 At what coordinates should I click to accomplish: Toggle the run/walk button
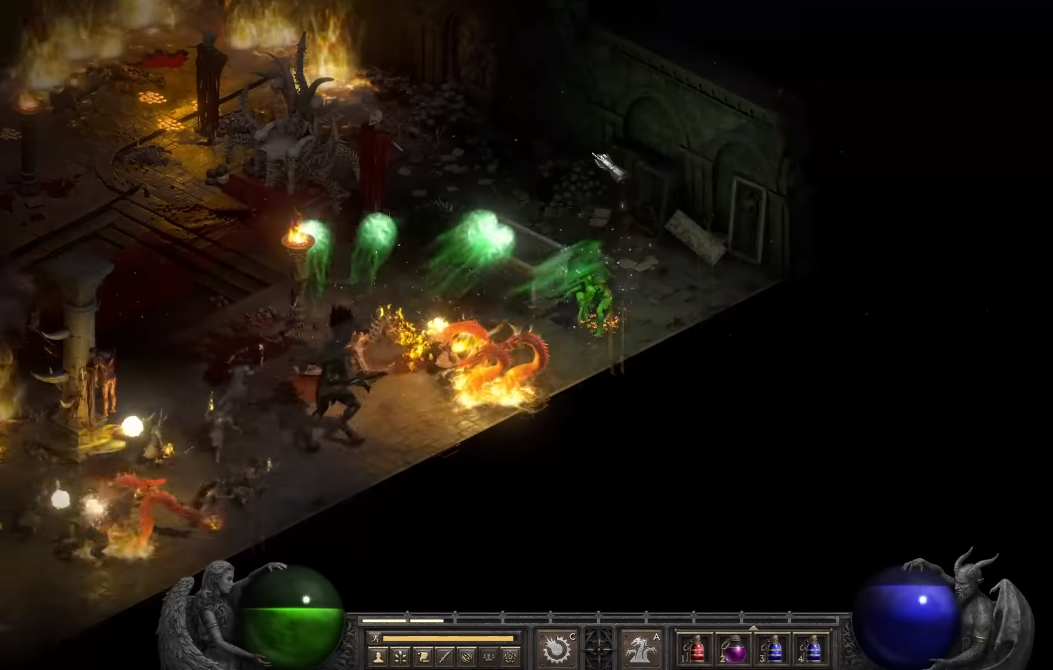pos(375,638)
